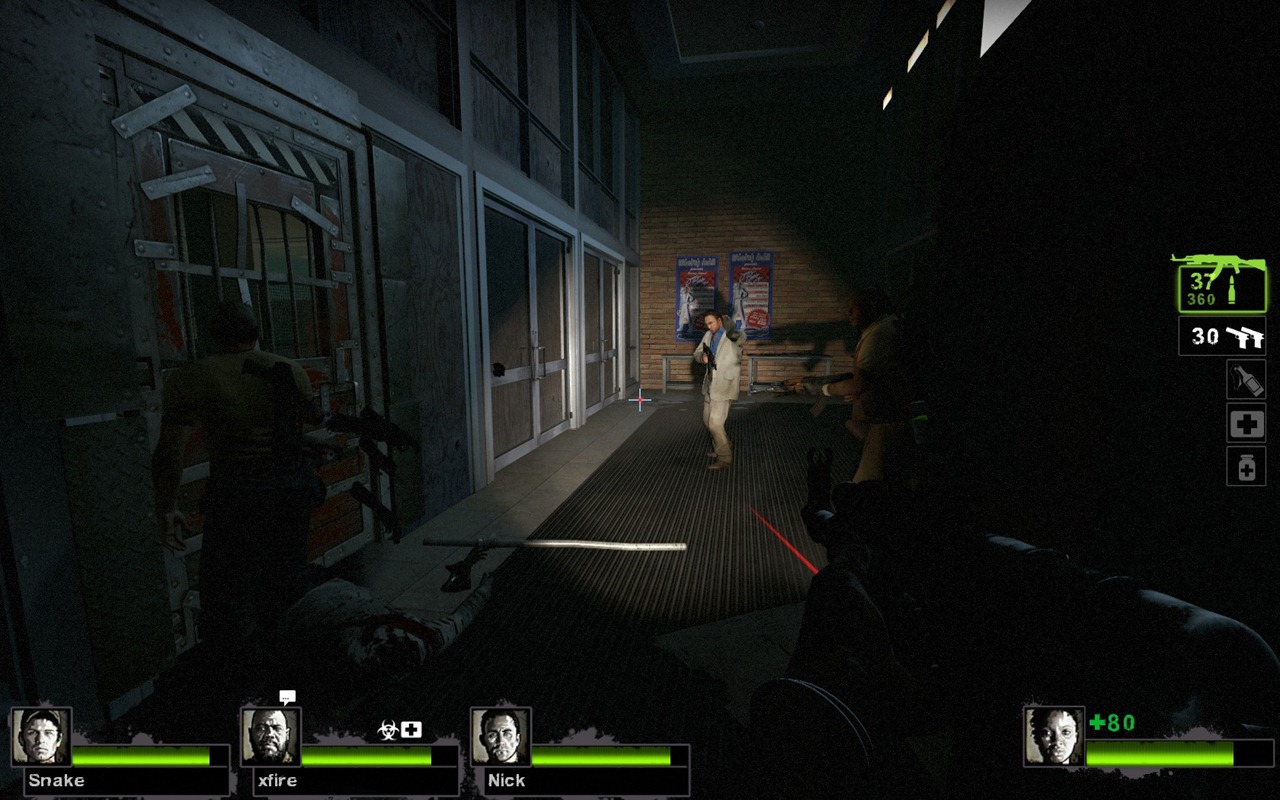
Task: Select the assault rifle primary weapon slot
Action: point(1220,283)
